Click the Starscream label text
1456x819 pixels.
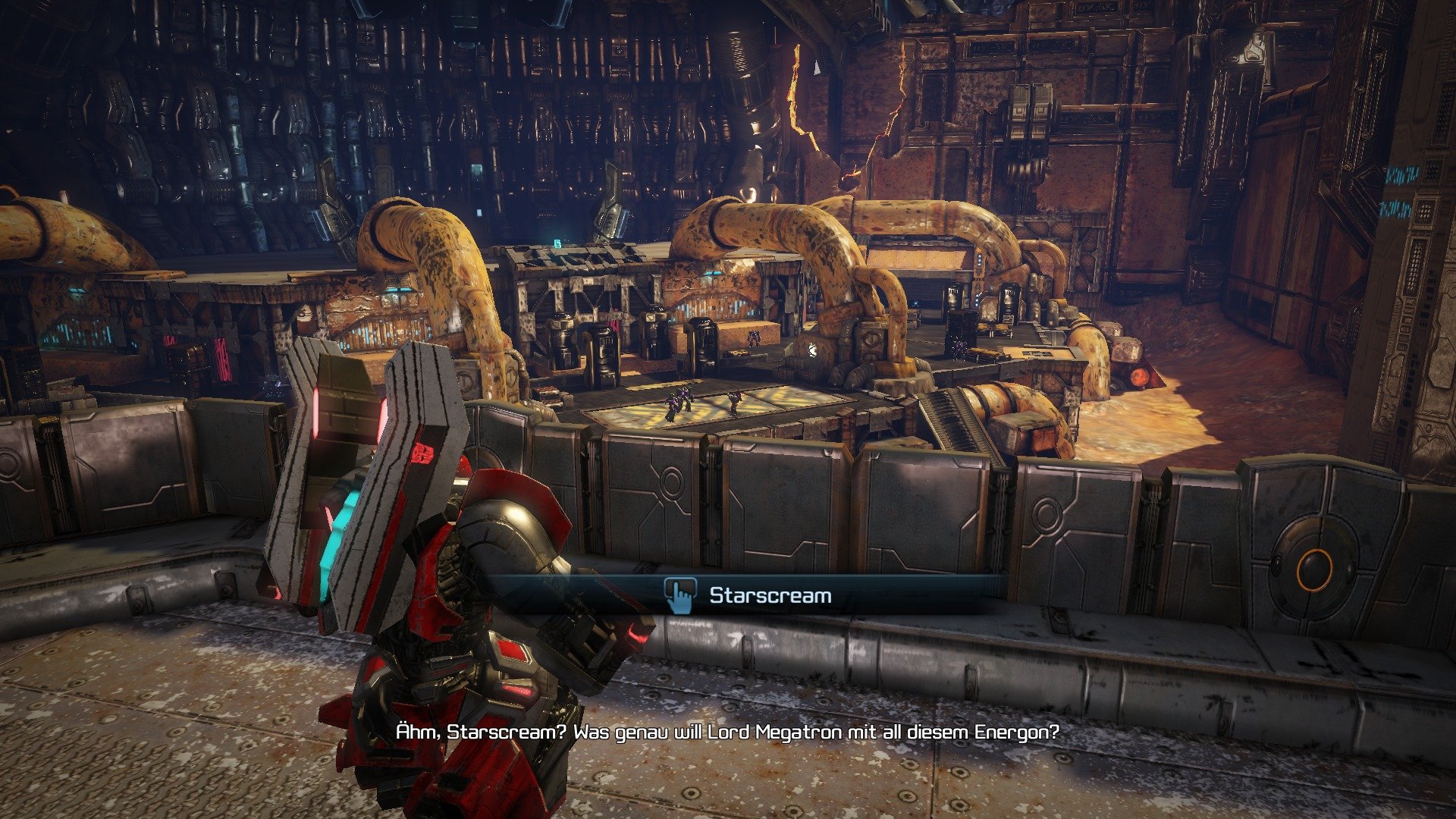point(770,596)
